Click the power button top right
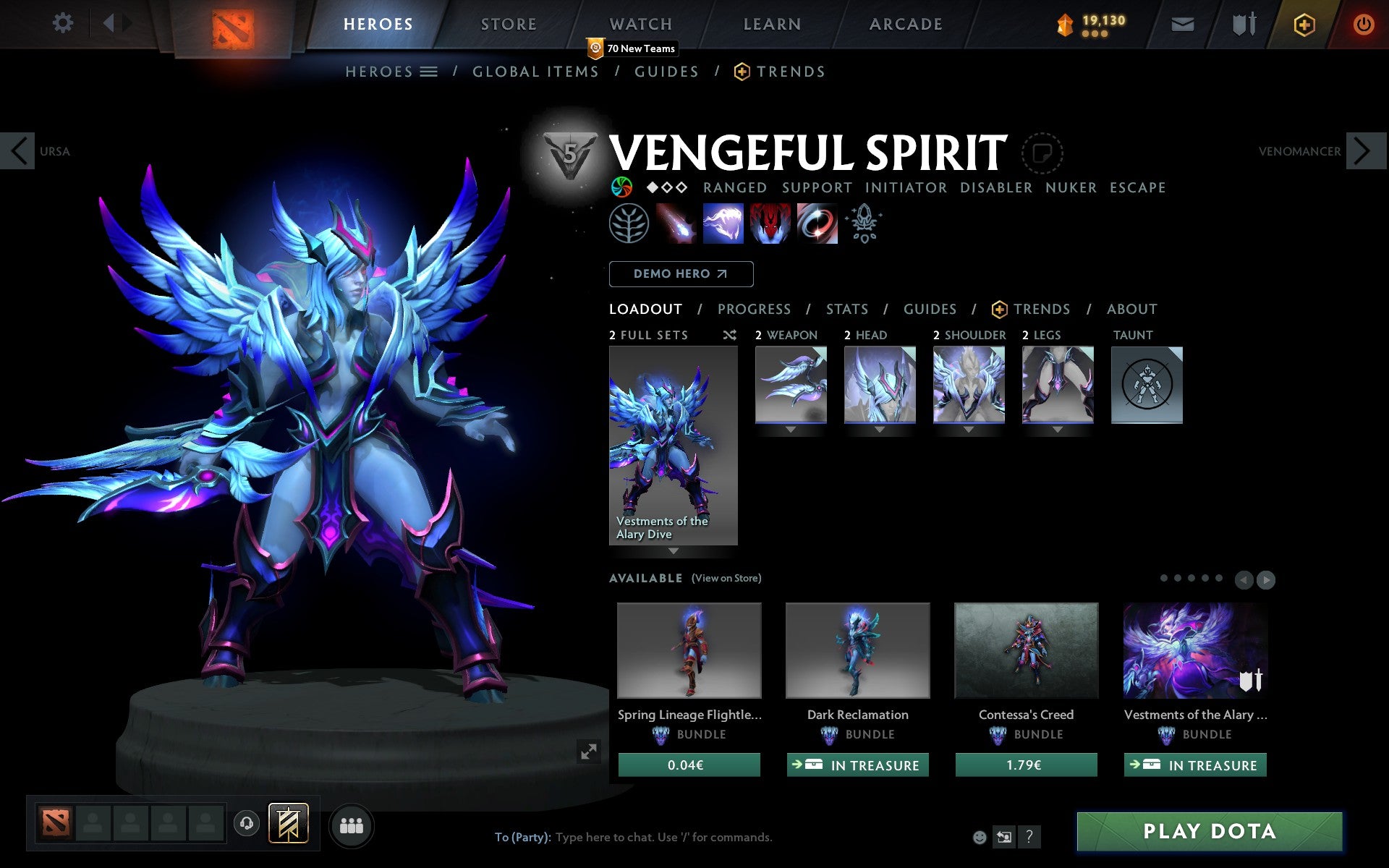1389x868 pixels. 1363,22
